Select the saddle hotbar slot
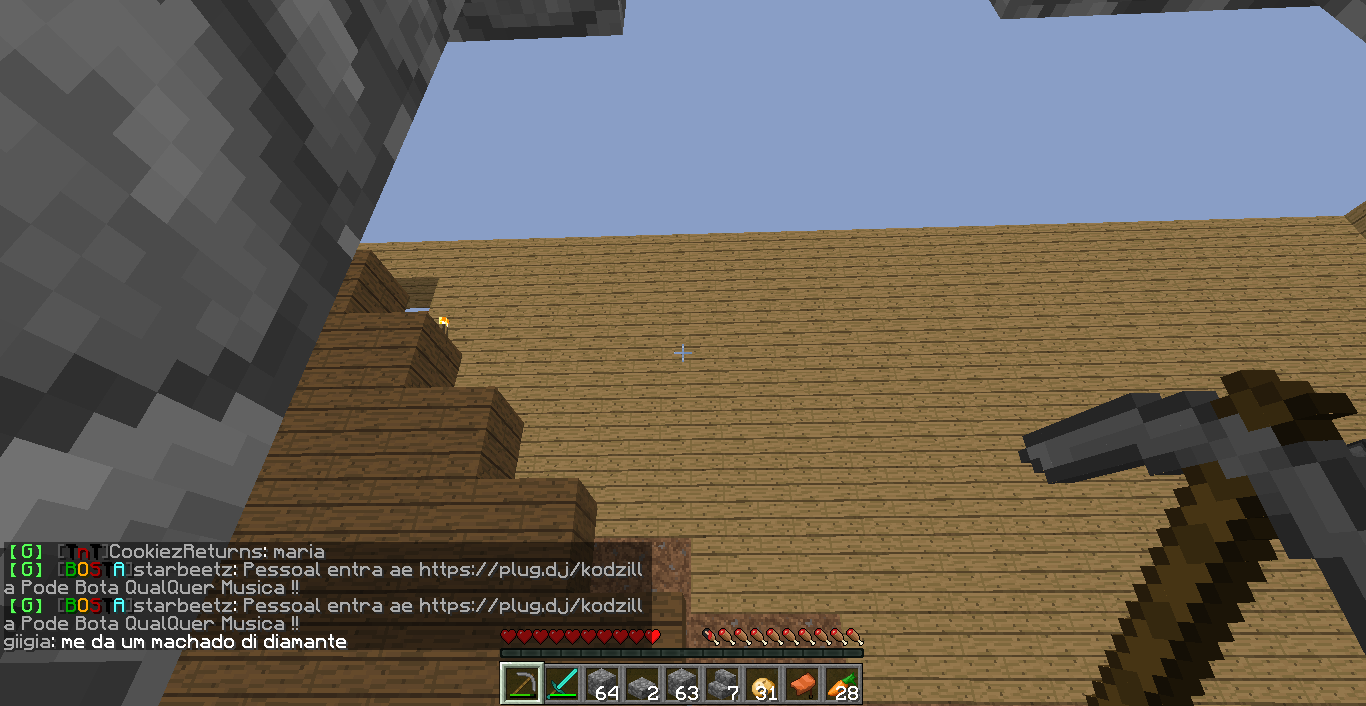Screen dimensions: 1366x706 tap(802, 684)
